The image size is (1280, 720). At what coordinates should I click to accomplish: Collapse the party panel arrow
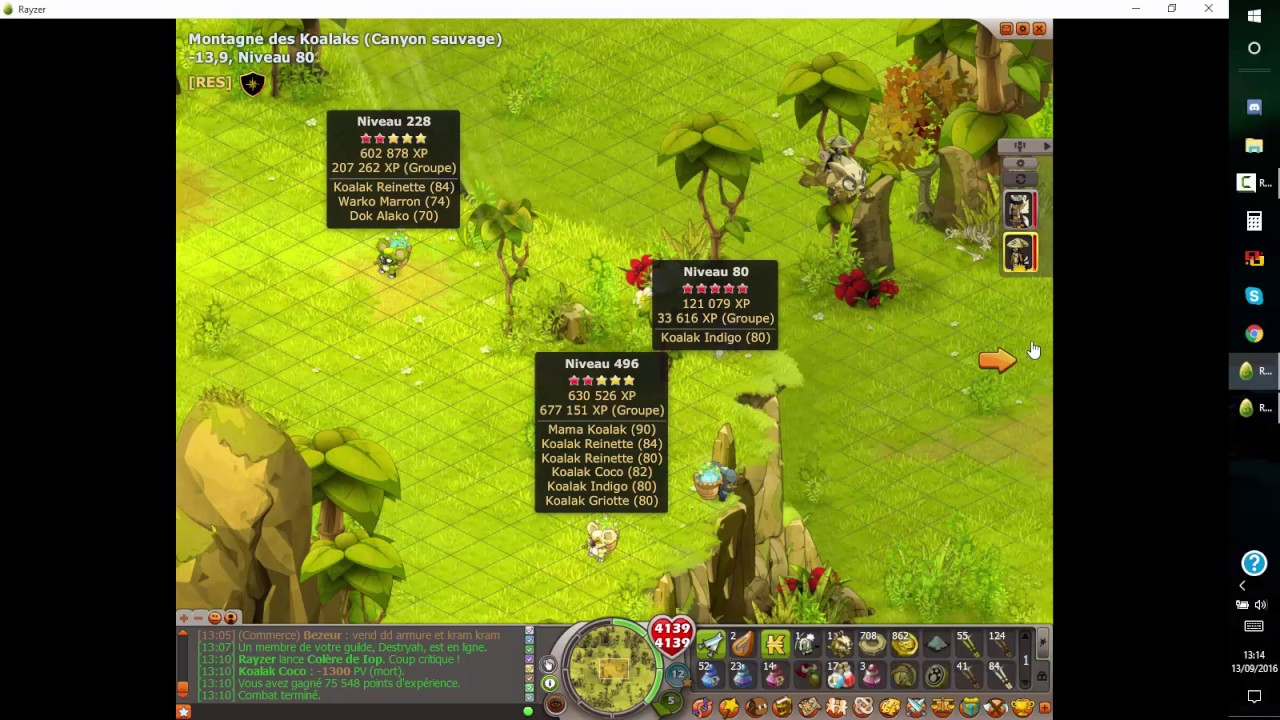(x=1046, y=146)
